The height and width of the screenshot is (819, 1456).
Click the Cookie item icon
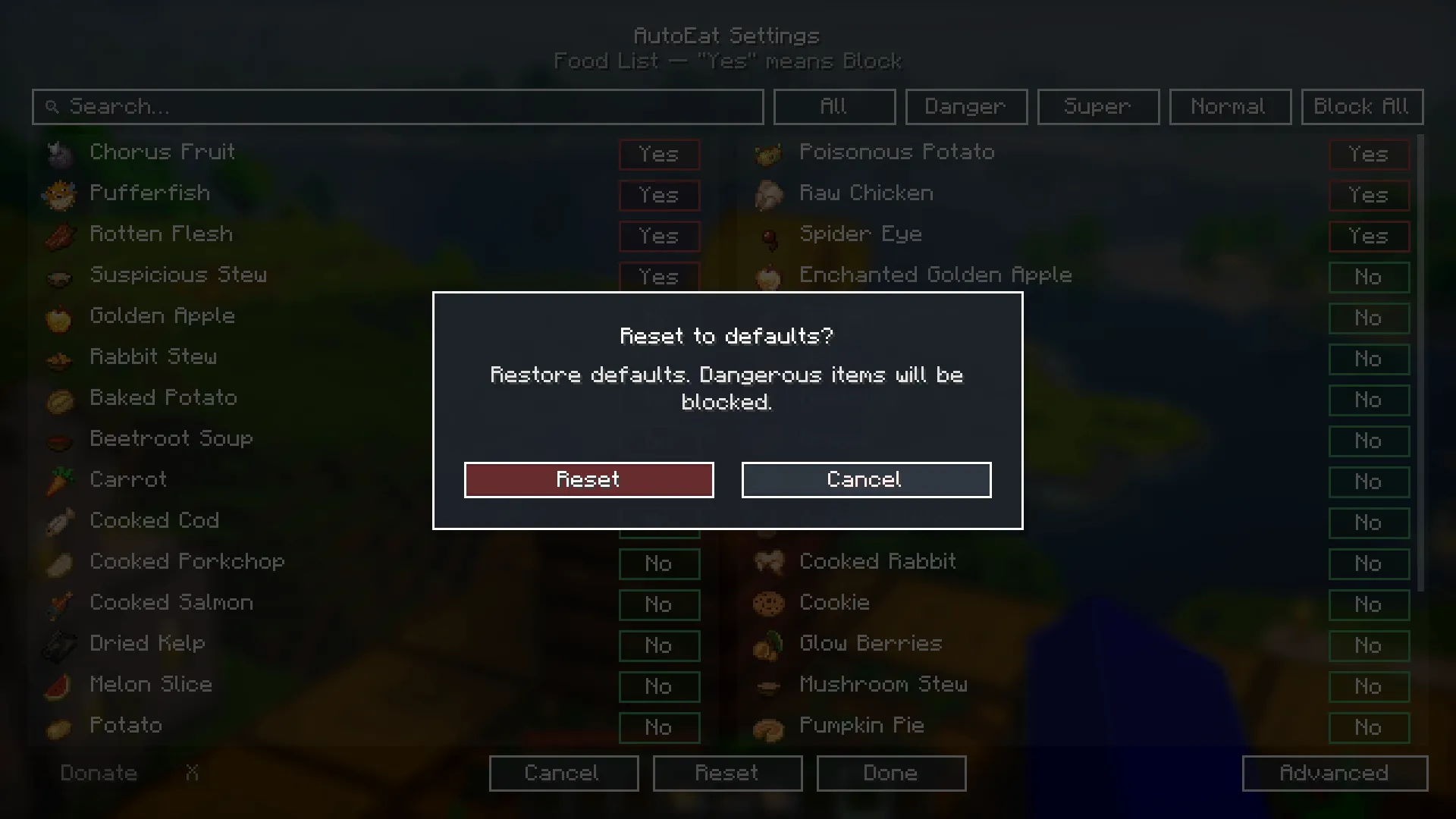770,604
